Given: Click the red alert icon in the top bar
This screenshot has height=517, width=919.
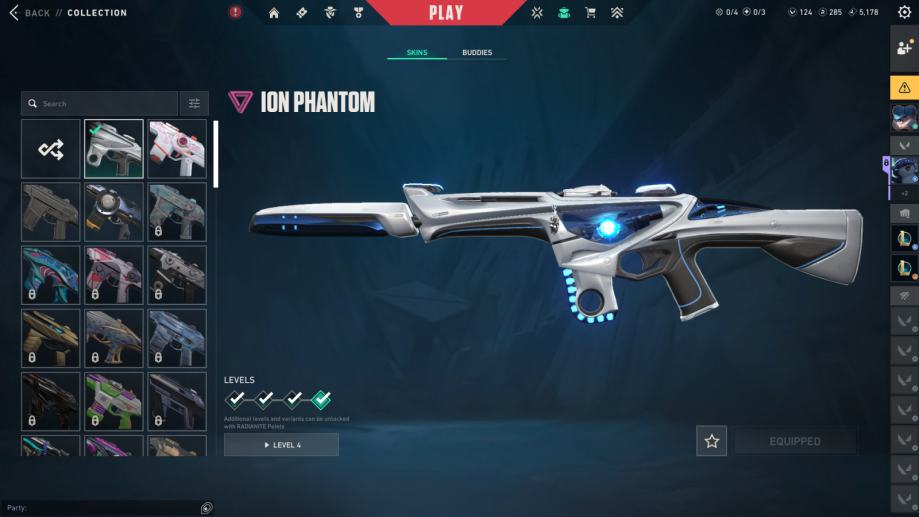Looking at the screenshot, I should [x=235, y=13].
